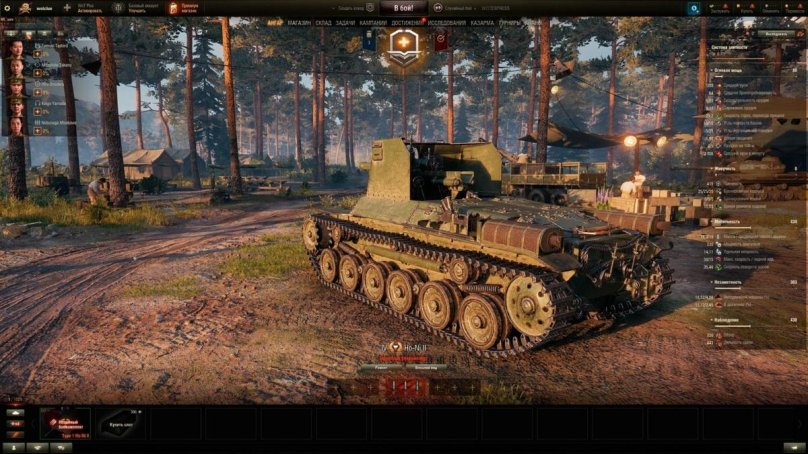The height and width of the screenshot is (454, 808).
Task: Open the red ammunition loadout panel
Action: click(407, 386)
